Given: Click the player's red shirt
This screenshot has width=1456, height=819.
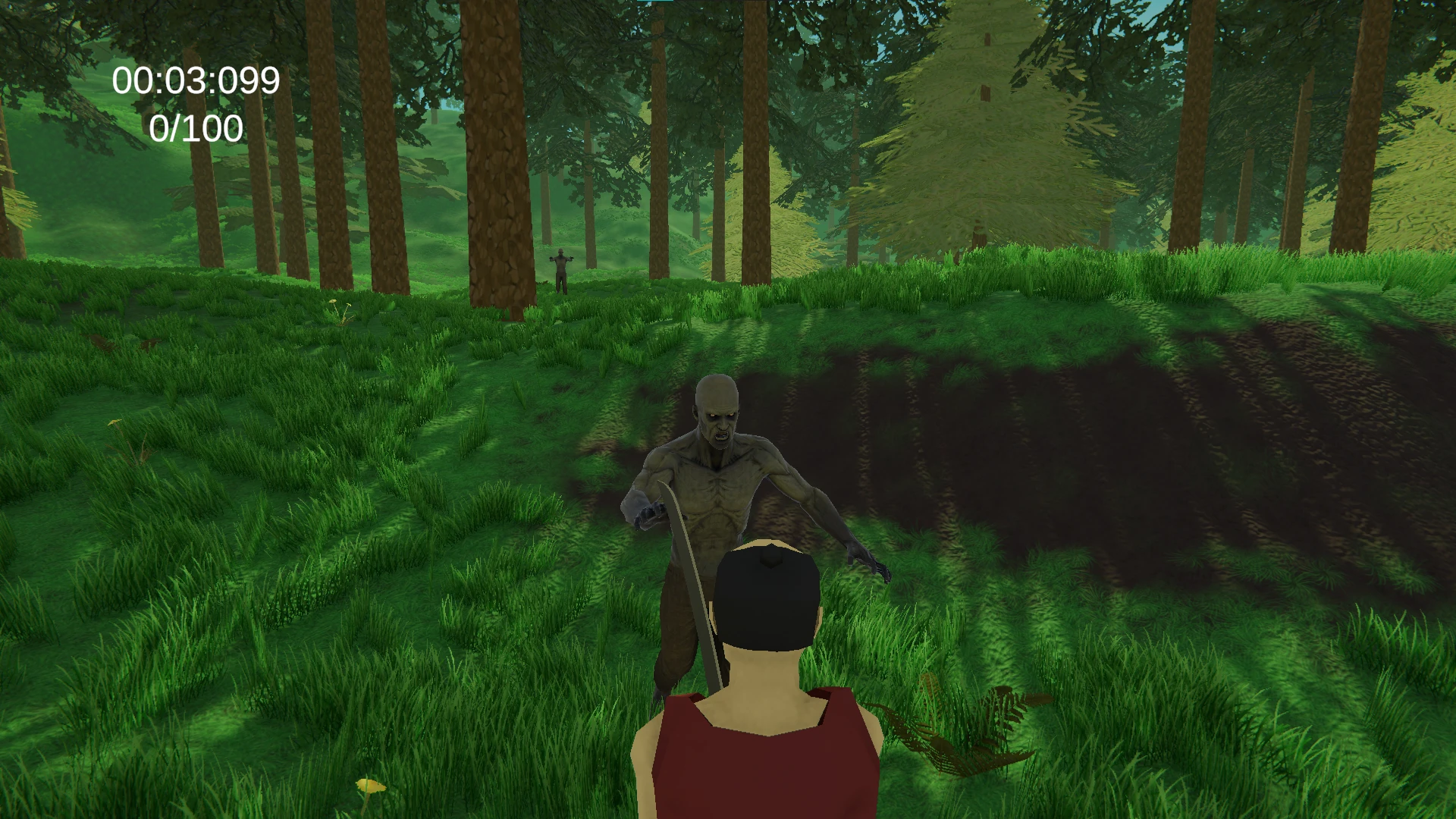Looking at the screenshot, I should click(x=758, y=766).
